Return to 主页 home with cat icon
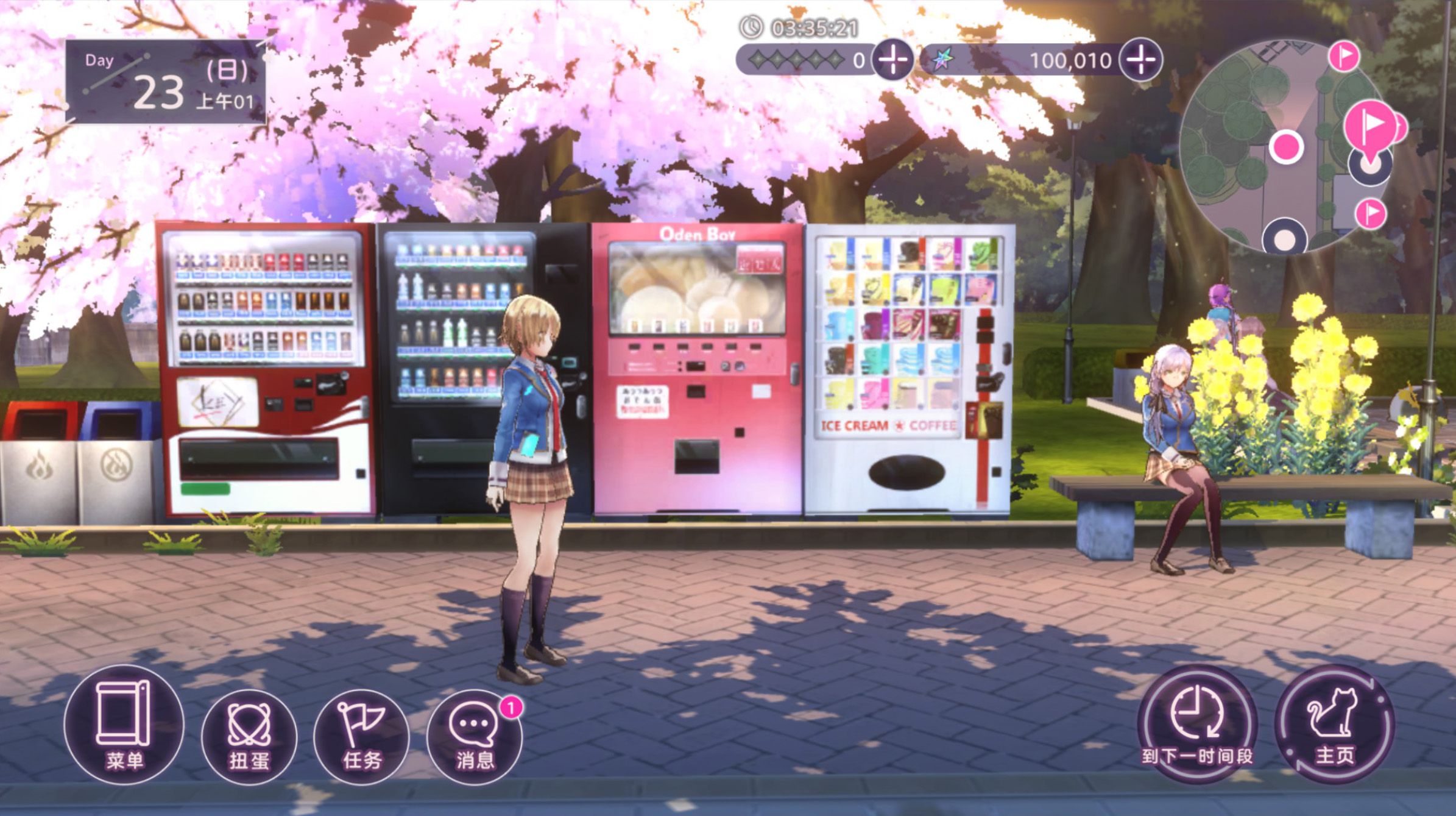1456x816 pixels. pyautogui.click(x=1335, y=725)
